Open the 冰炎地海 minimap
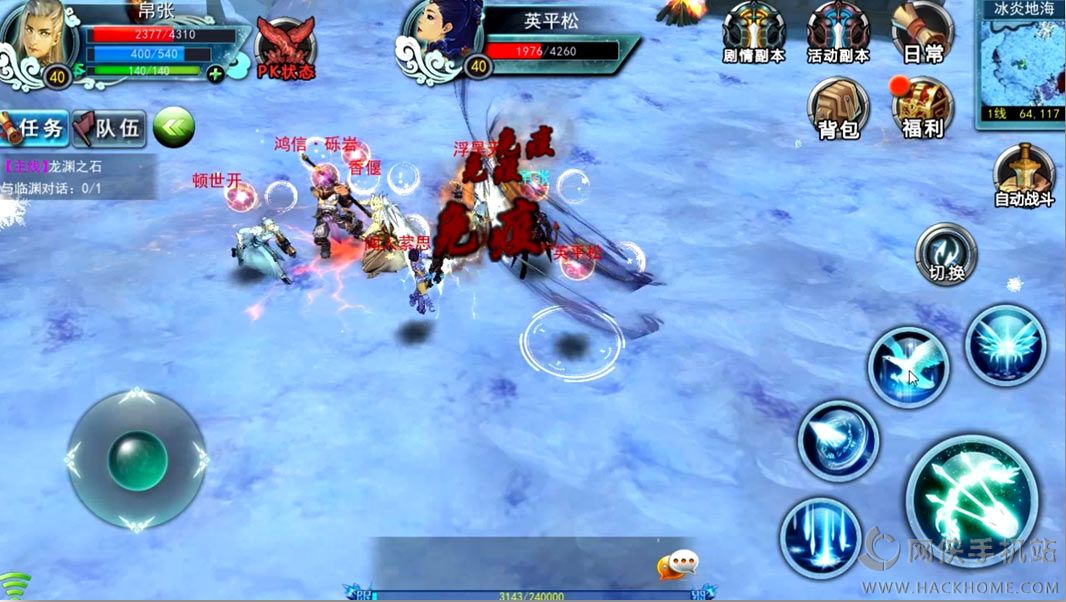The height and width of the screenshot is (602, 1066). tap(1020, 62)
